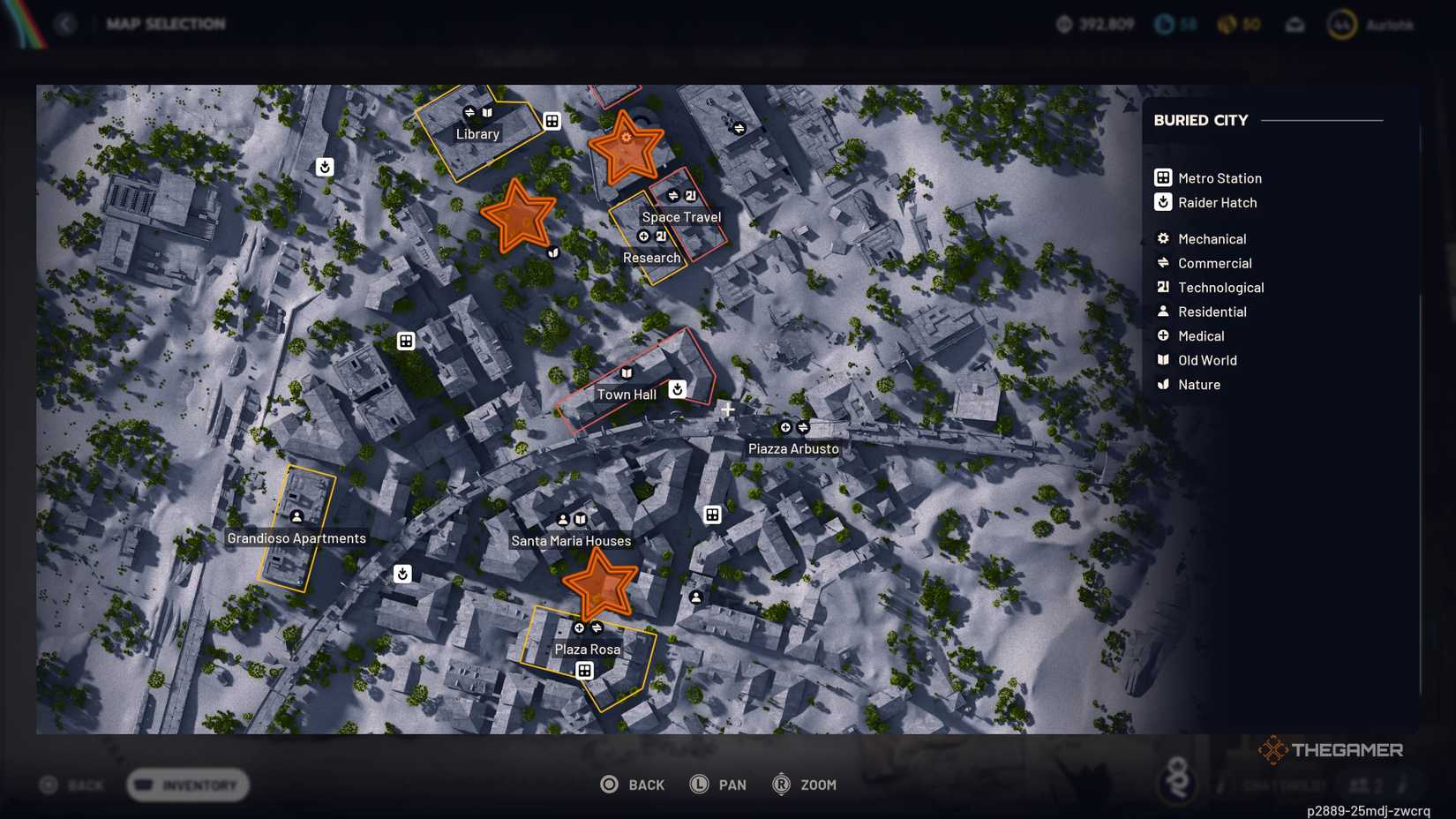Select the Raider Hatch icon inside Town Hall
The image size is (1456, 819).
pos(675,388)
